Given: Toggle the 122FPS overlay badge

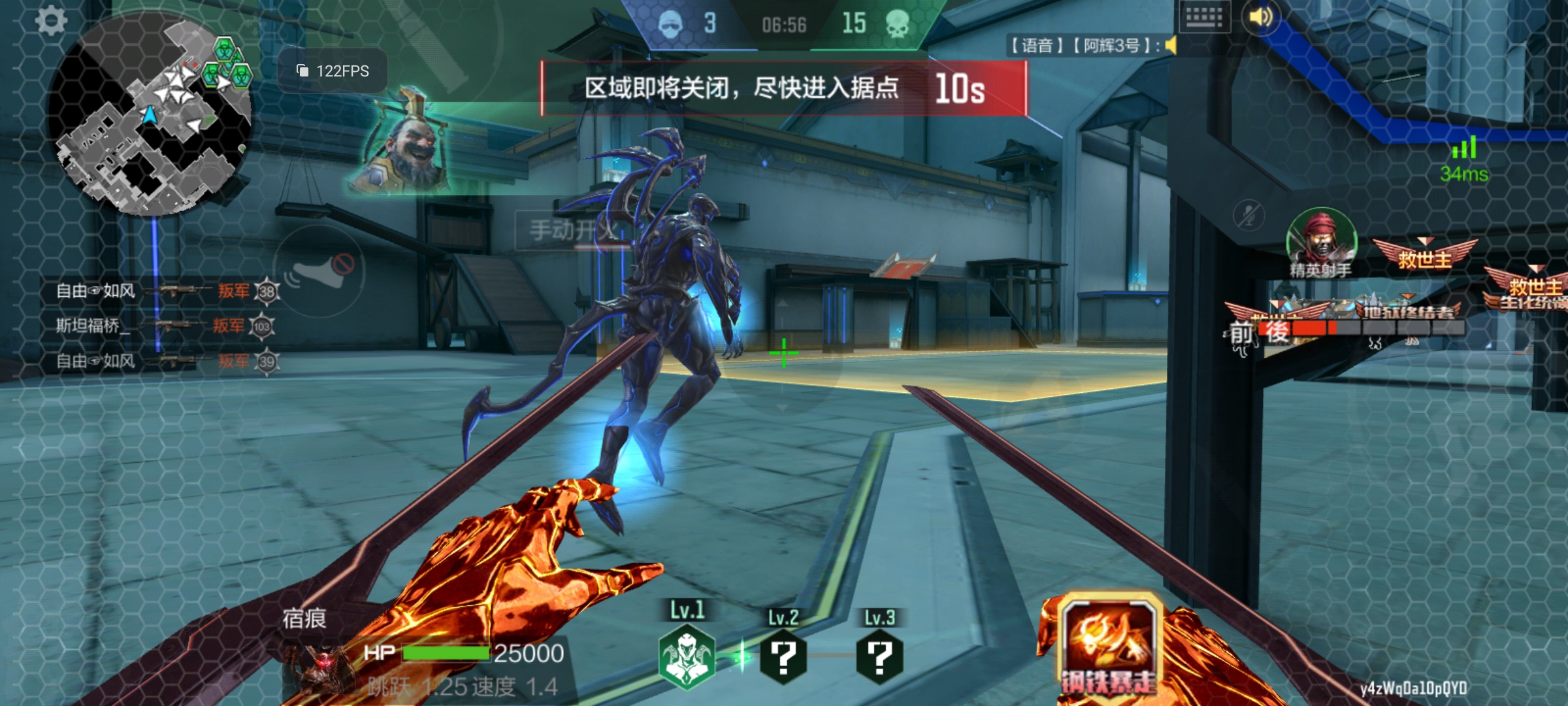Looking at the screenshot, I should tap(333, 71).
